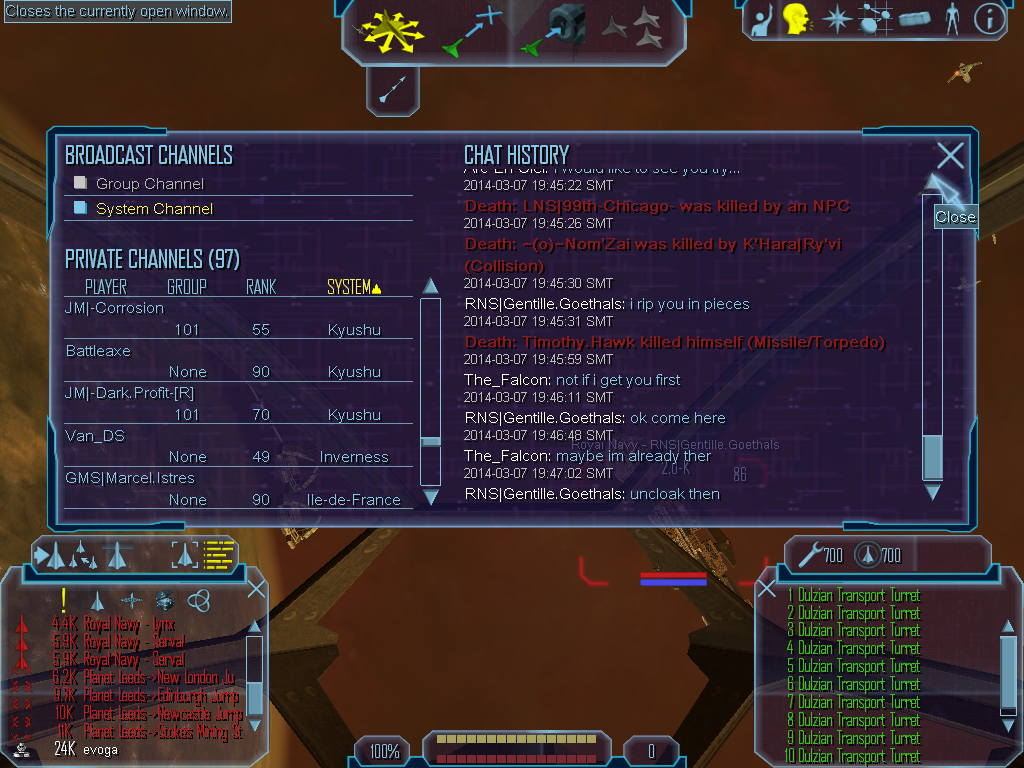Activate the yellow free flight maneuver icon
This screenshot has height=768, width=1024.
(394, 30)
